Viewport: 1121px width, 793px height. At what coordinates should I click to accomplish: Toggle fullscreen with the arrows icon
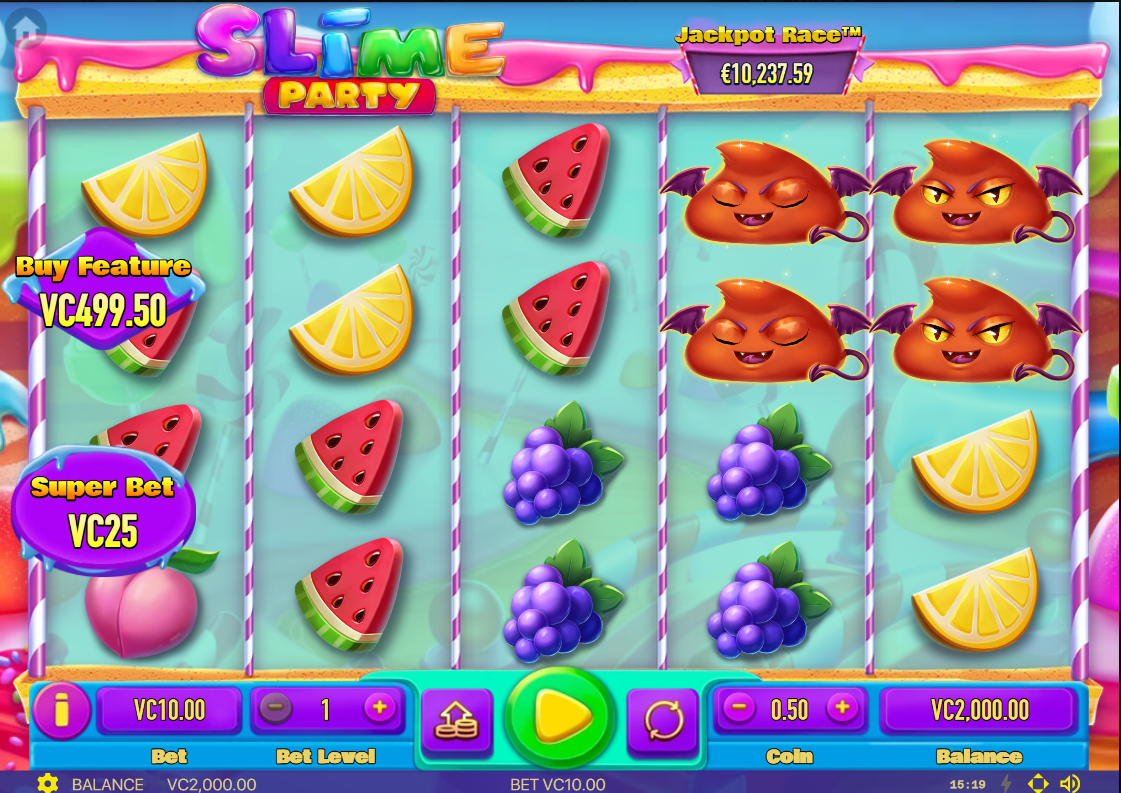click(1038, 784)
